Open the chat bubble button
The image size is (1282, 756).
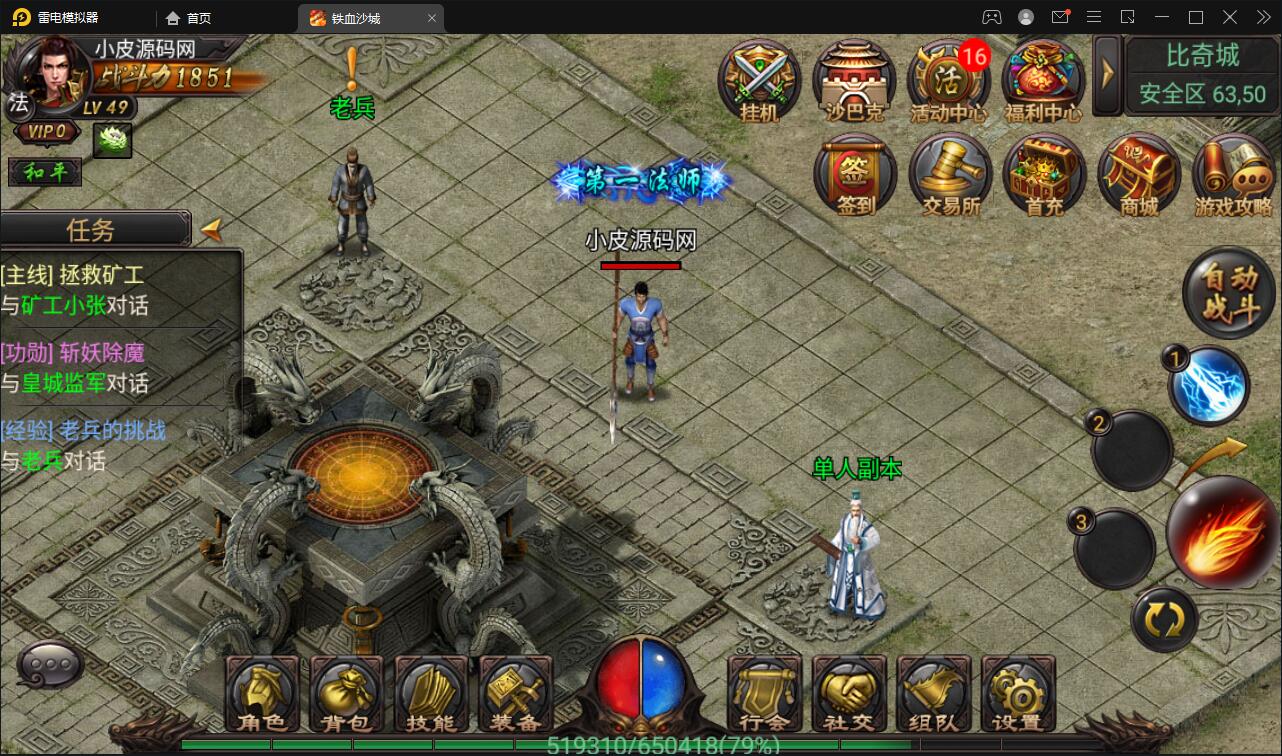[50, 664]
